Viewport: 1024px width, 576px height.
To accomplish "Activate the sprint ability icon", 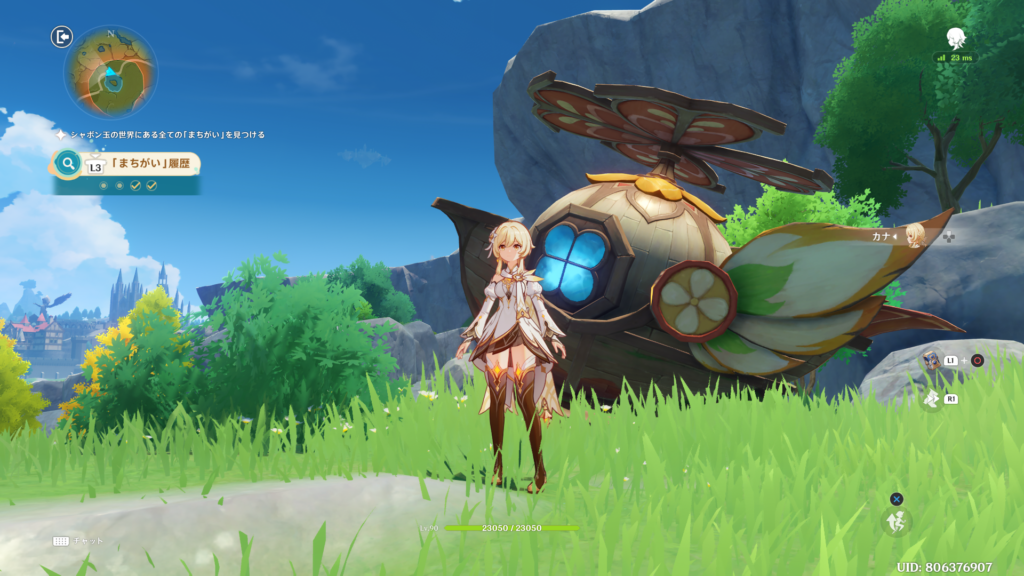I will (x=932, y=398).
